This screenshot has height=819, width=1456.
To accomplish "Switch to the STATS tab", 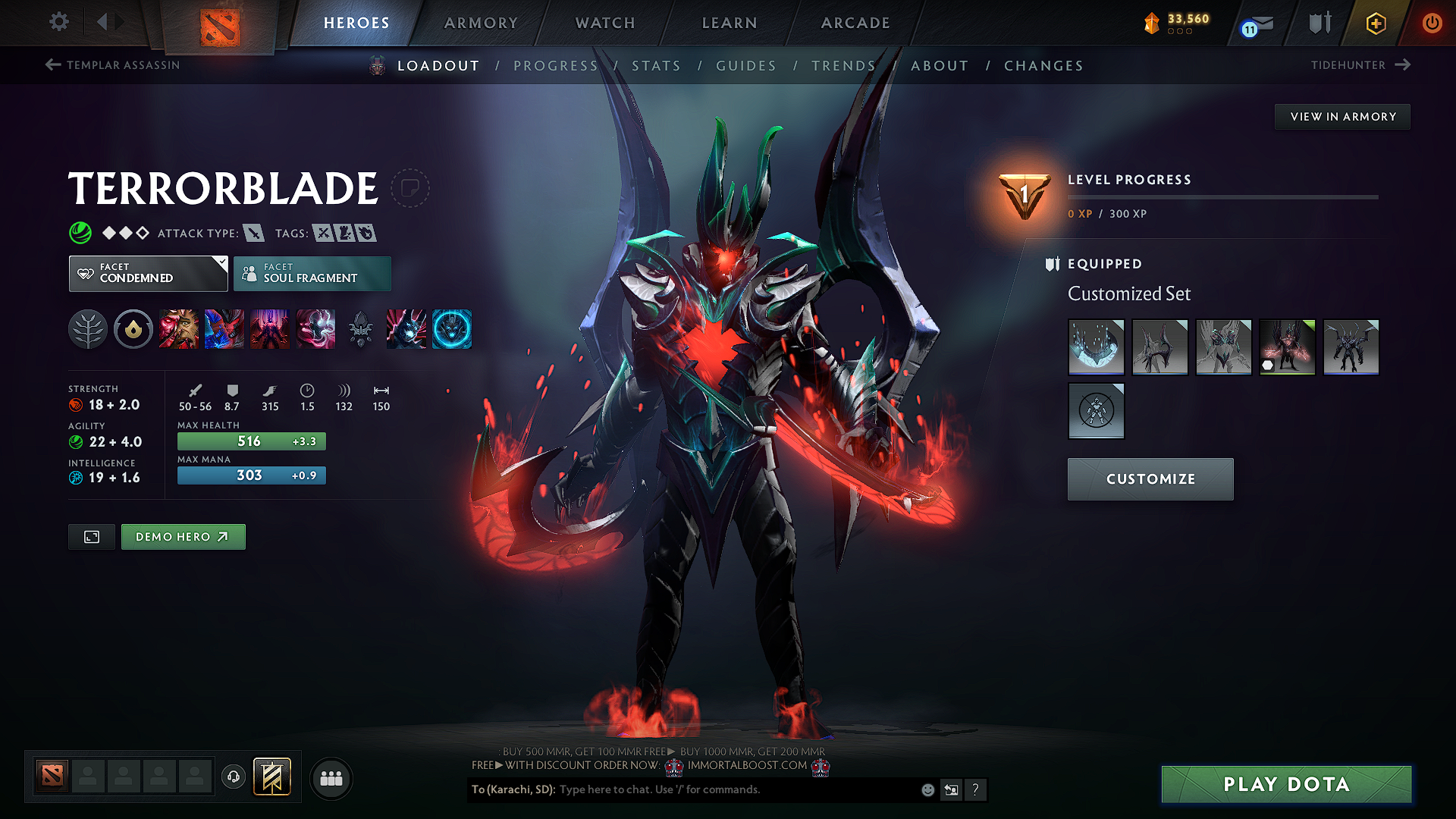I will [657, 66].
